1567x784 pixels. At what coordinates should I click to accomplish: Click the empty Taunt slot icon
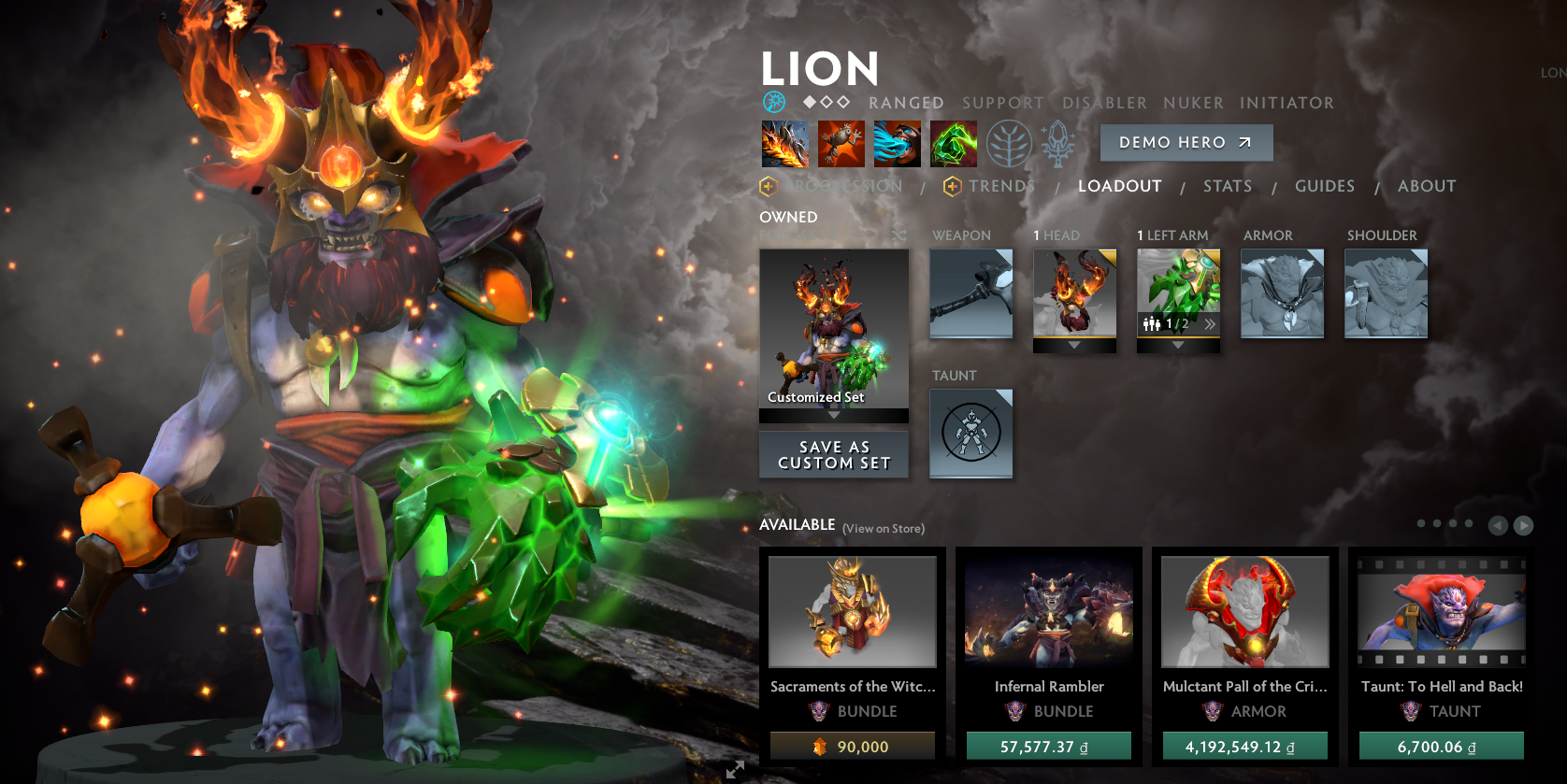coord(970,433)
